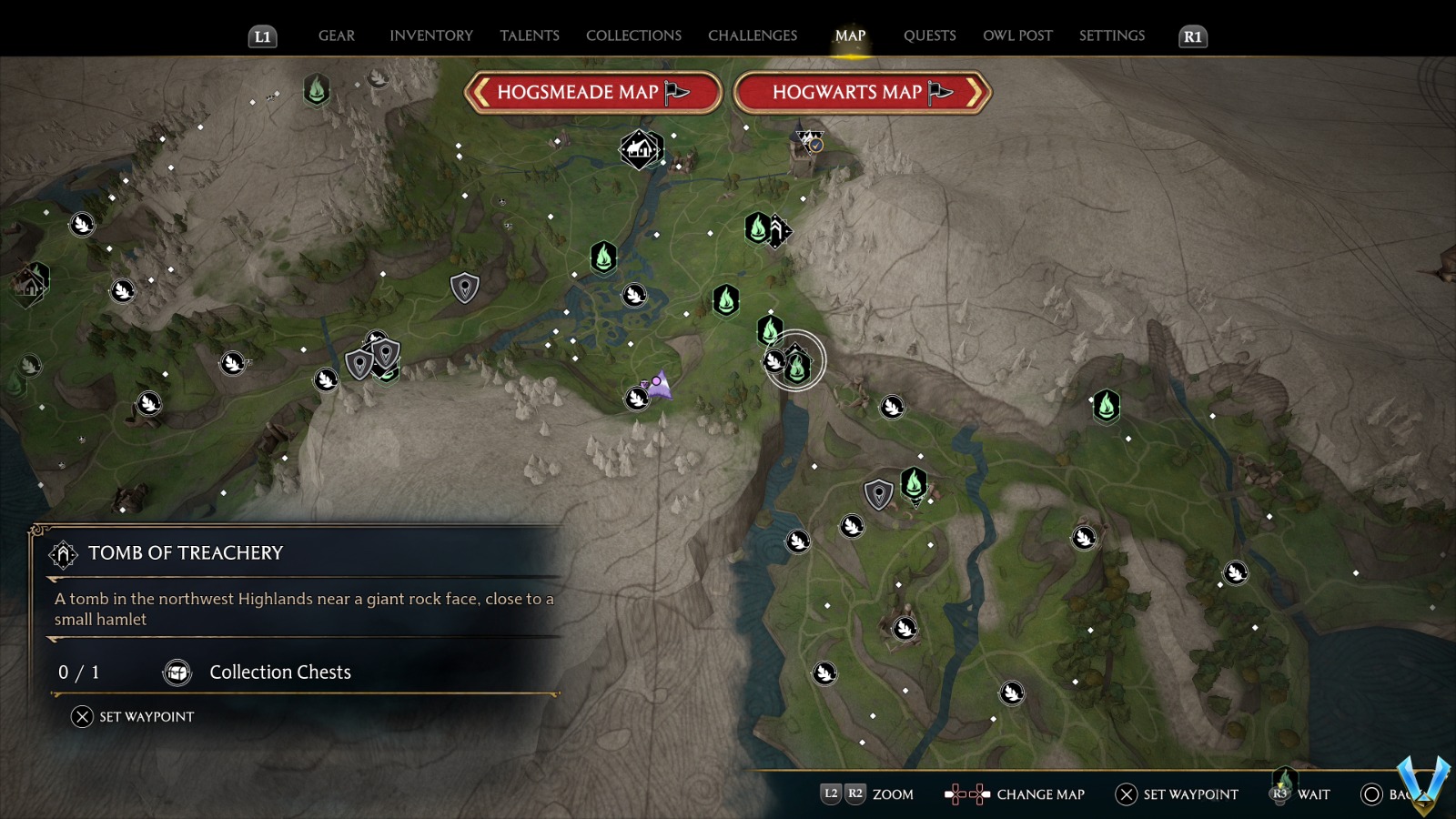
Task: Click the glowing shield camp icon near the trials
Action: coord(878,493)
